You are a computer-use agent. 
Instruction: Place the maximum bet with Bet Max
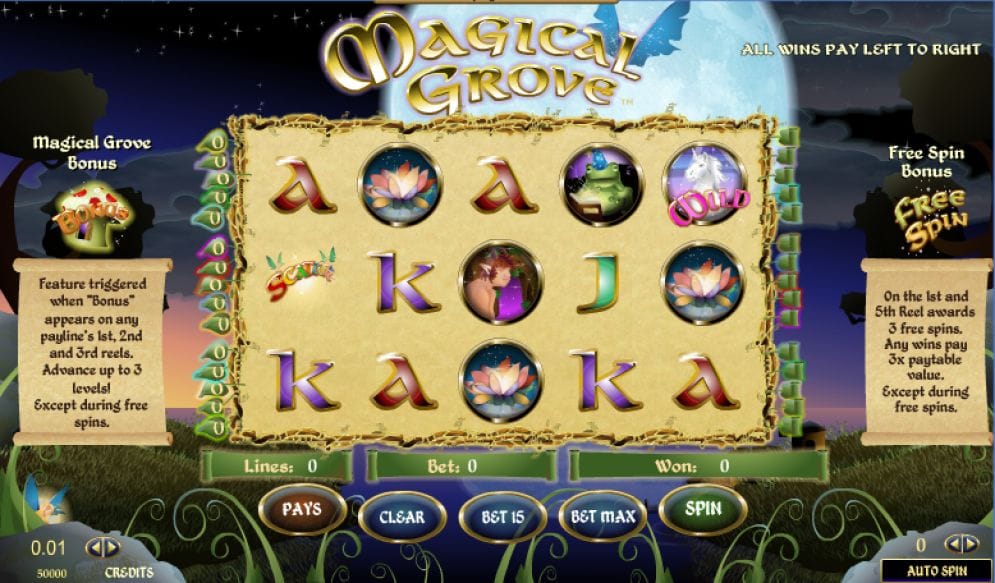[603, 517]
